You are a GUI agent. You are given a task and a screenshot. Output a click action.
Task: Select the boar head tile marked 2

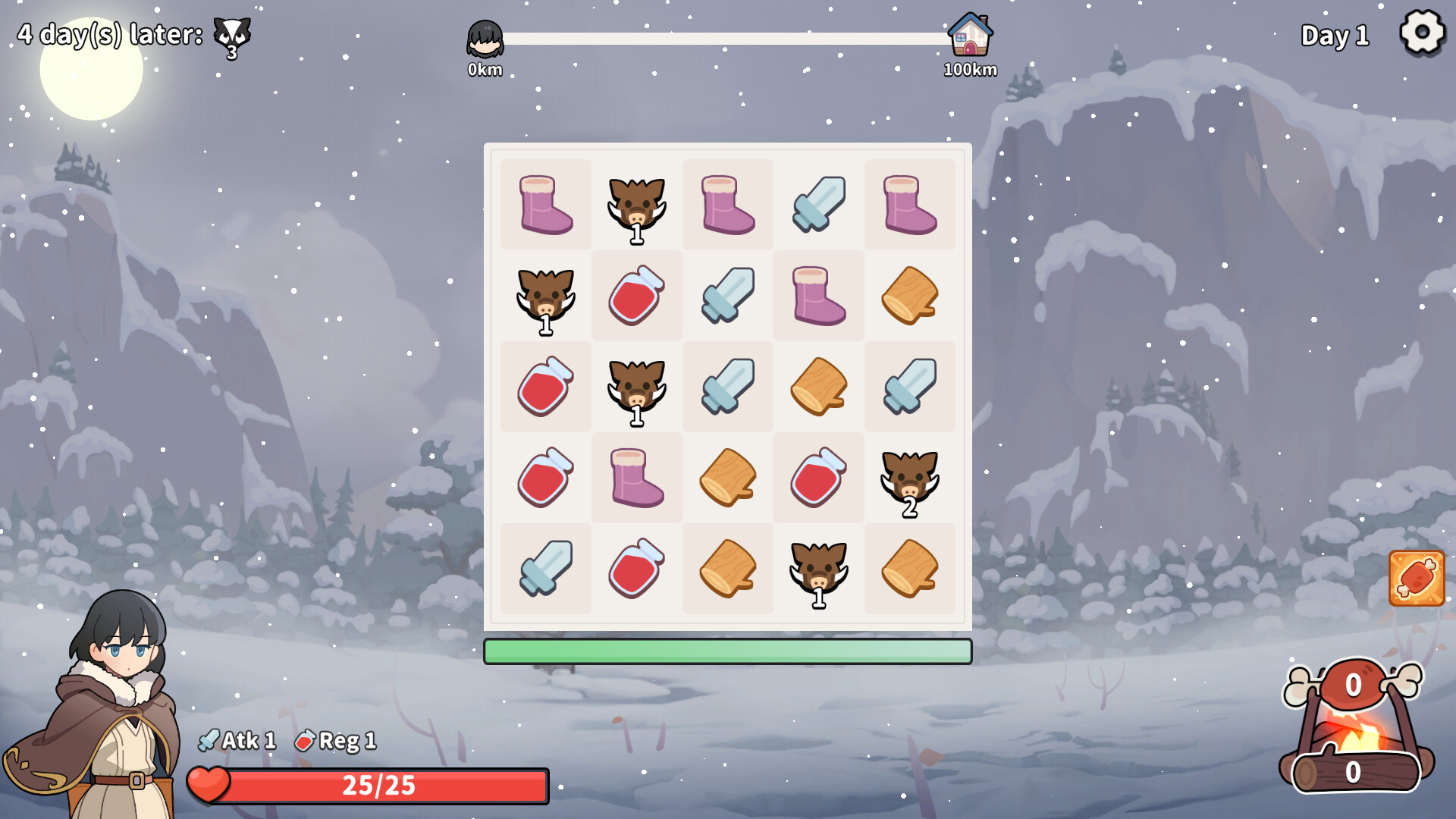908,478
